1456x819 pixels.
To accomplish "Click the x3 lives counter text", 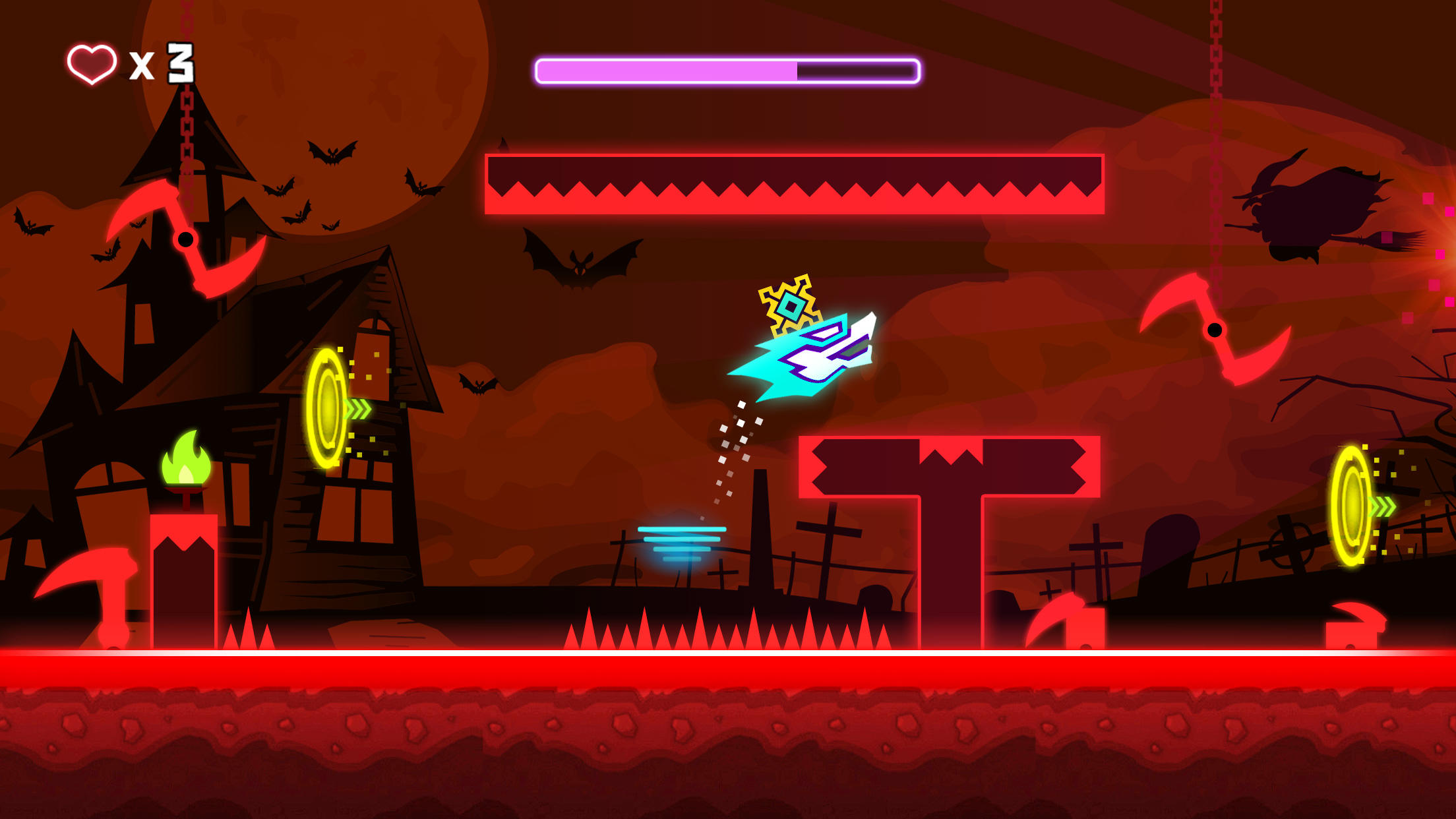I will pyautogui.click(x=162, y=63).
